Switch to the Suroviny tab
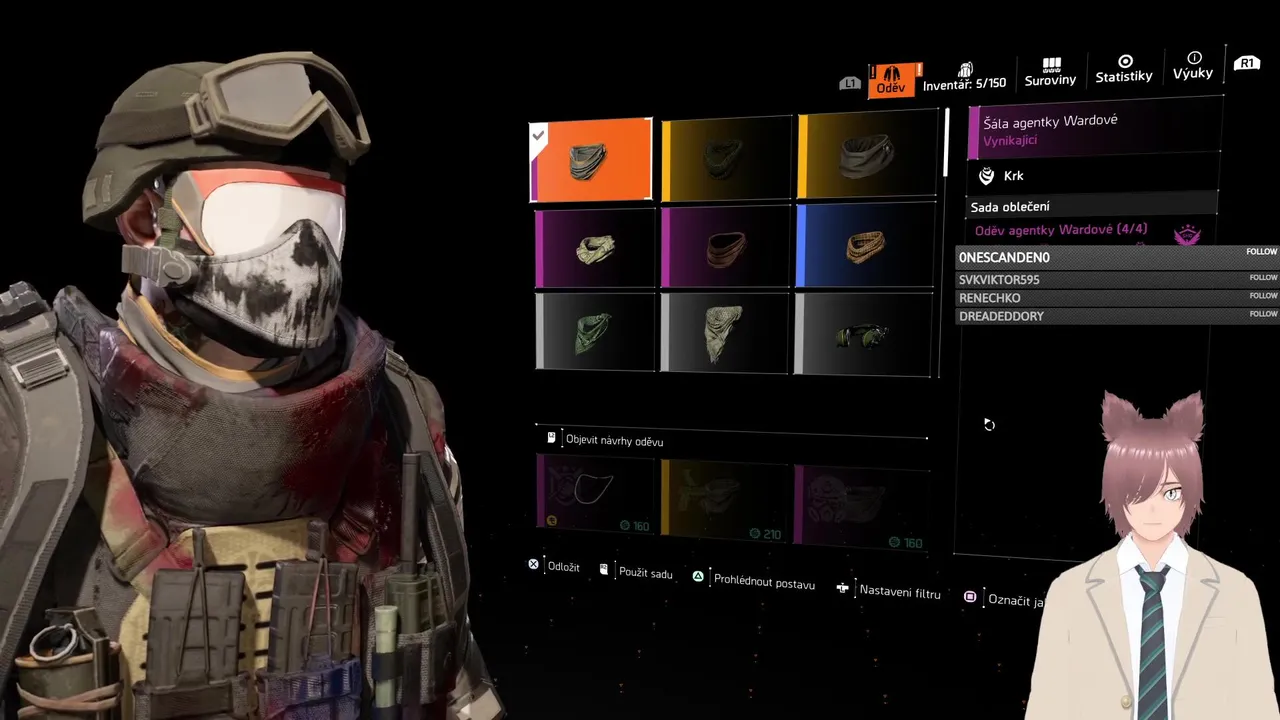 pyautogui.click(x=1050, y=72)
